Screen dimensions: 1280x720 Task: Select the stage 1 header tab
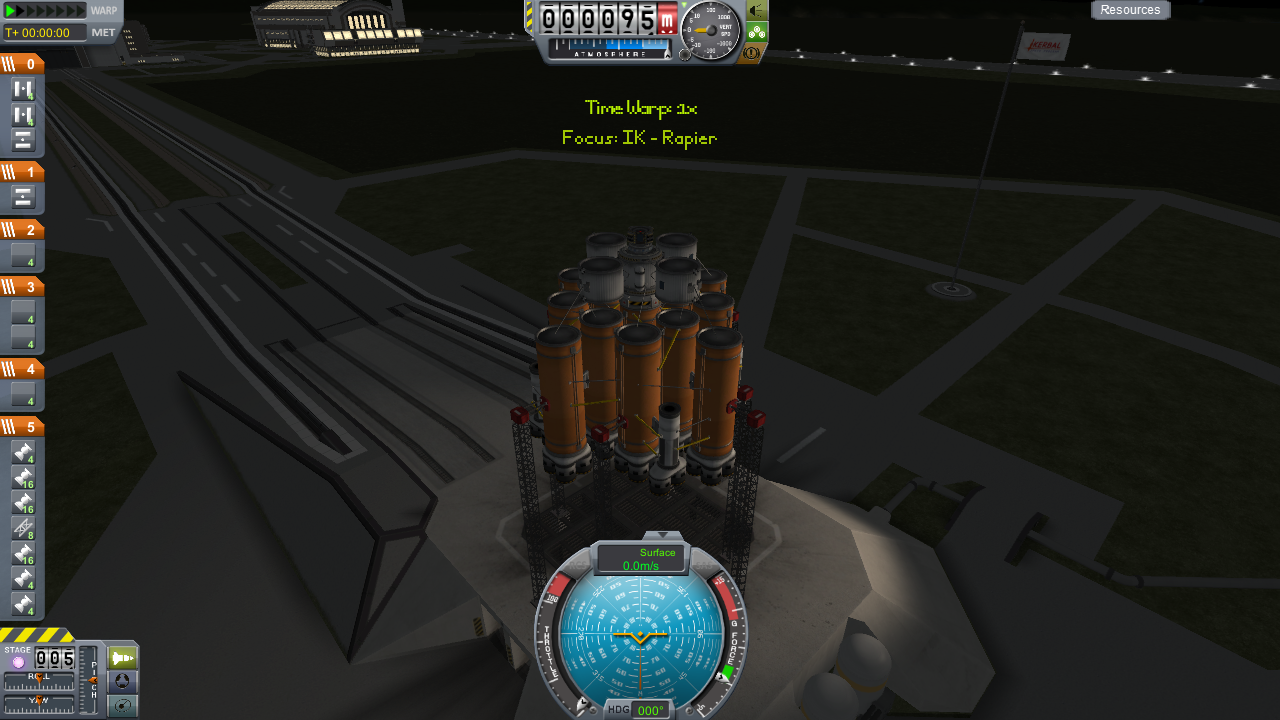(22, 172)
